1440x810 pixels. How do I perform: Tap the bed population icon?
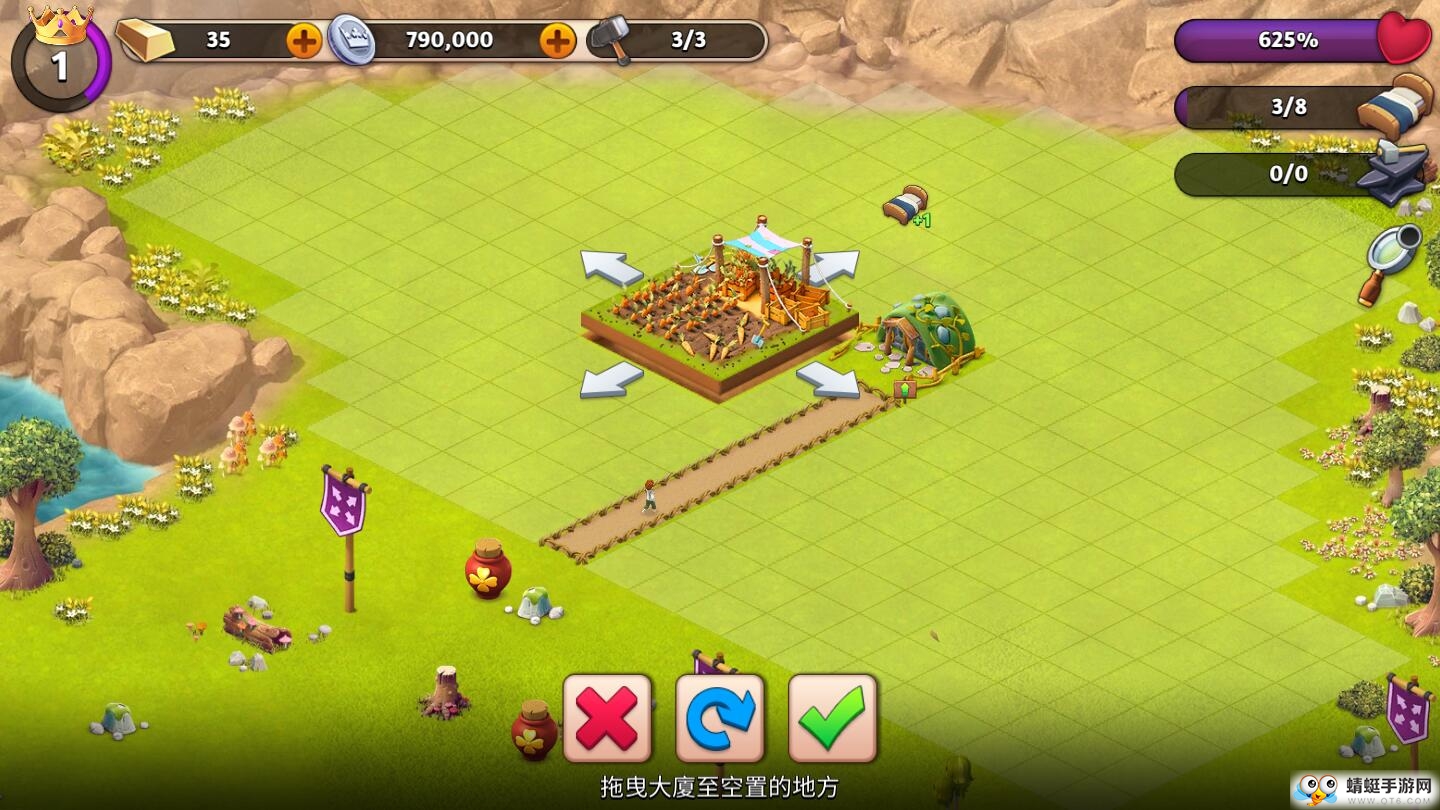pos(1397,105)
